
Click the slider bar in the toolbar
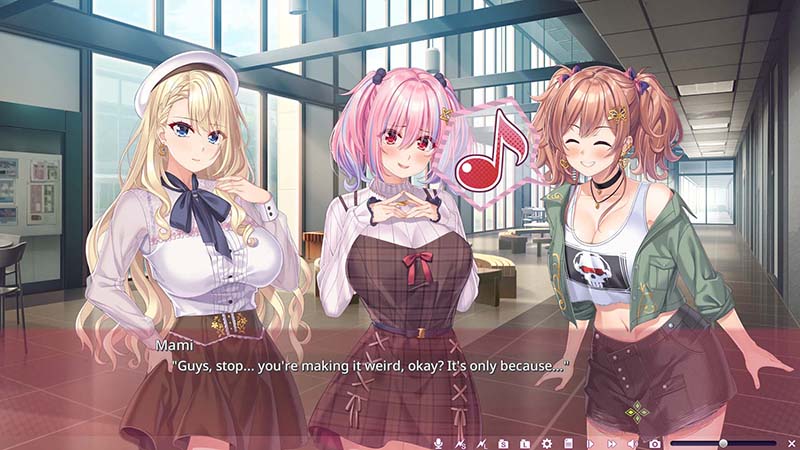pos(723,443)
